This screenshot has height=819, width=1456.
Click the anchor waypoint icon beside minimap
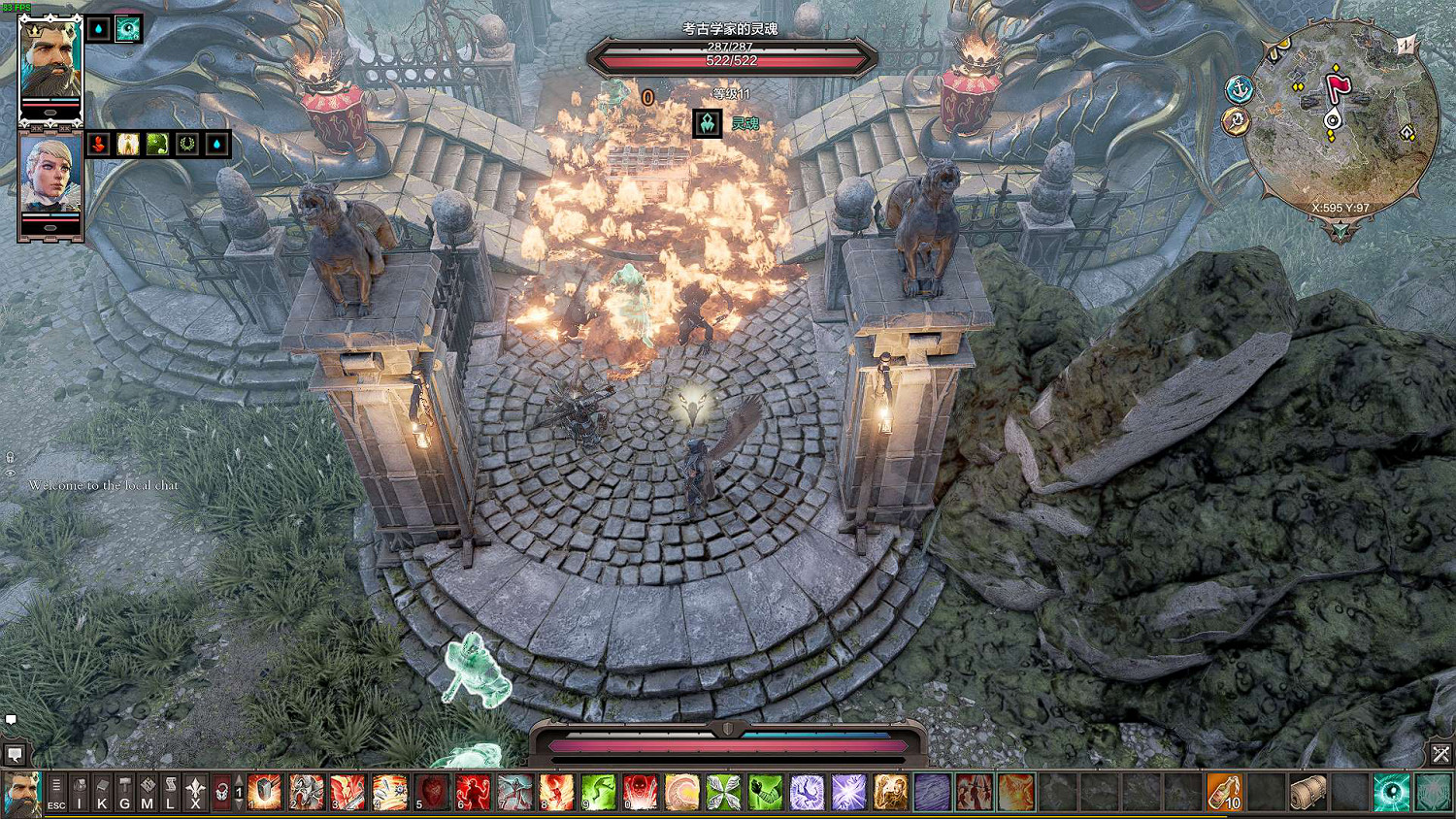(x=1240, y=89)
